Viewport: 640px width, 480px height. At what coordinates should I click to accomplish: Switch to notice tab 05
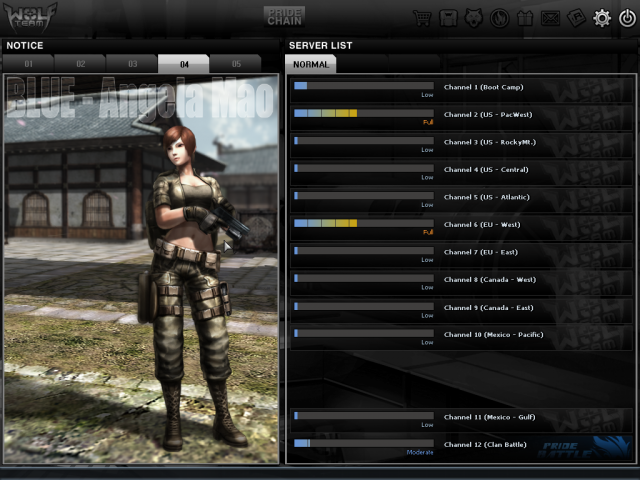[x=236, y=64]
